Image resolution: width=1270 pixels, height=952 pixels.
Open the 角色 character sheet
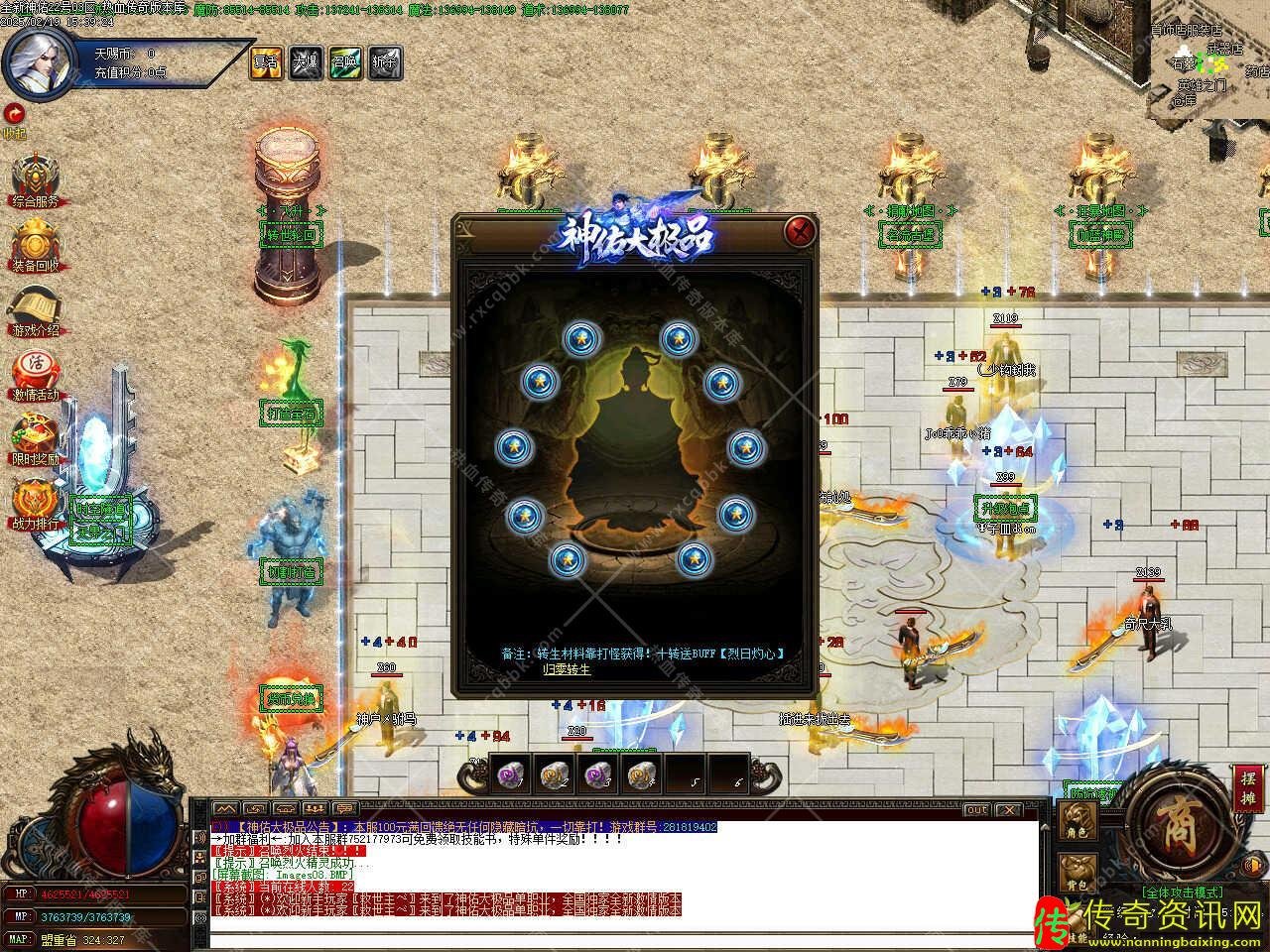pos(1078,819)
